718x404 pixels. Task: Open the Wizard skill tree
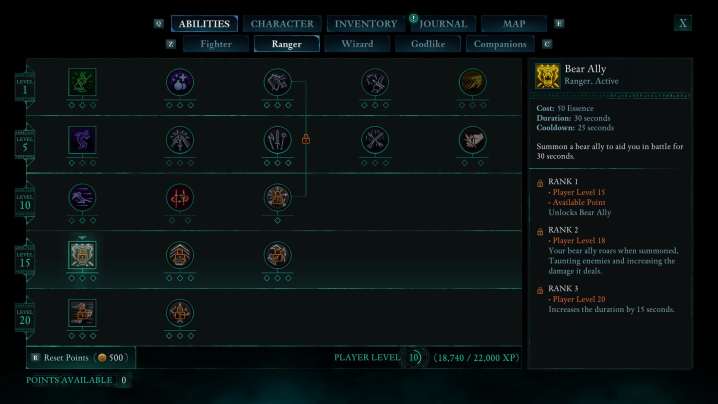357,44
